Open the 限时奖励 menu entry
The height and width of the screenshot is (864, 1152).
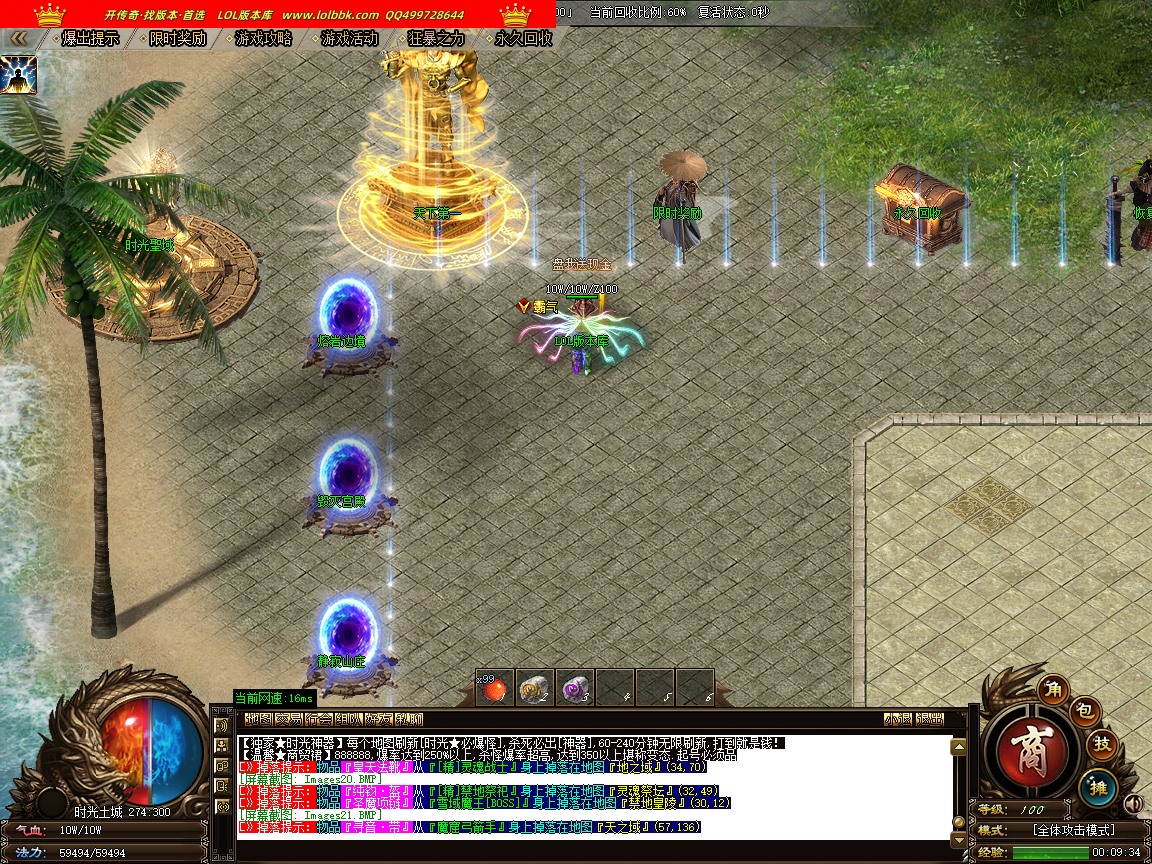pos(177,39)
